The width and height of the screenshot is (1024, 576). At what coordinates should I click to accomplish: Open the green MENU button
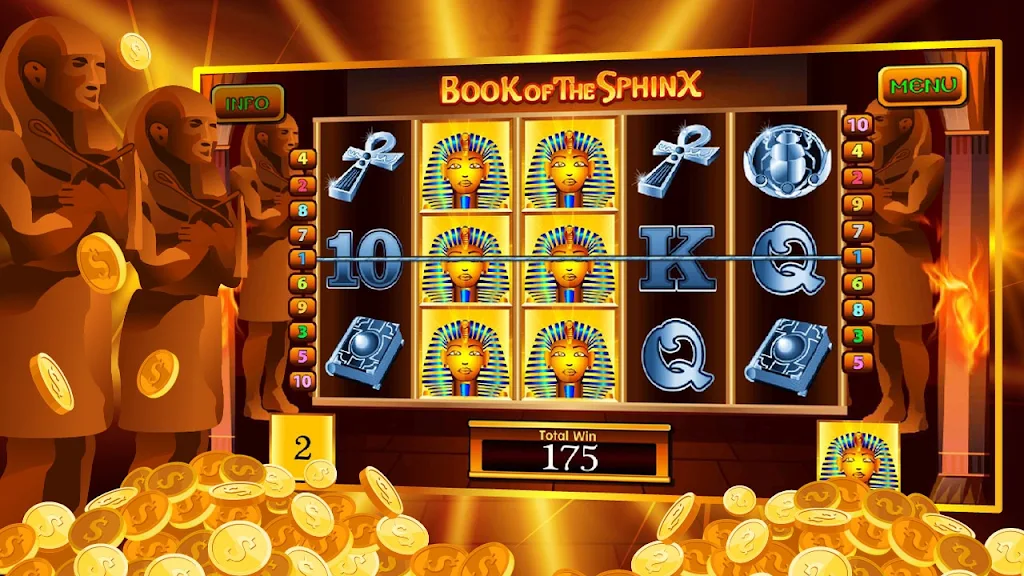pos(923,86)
